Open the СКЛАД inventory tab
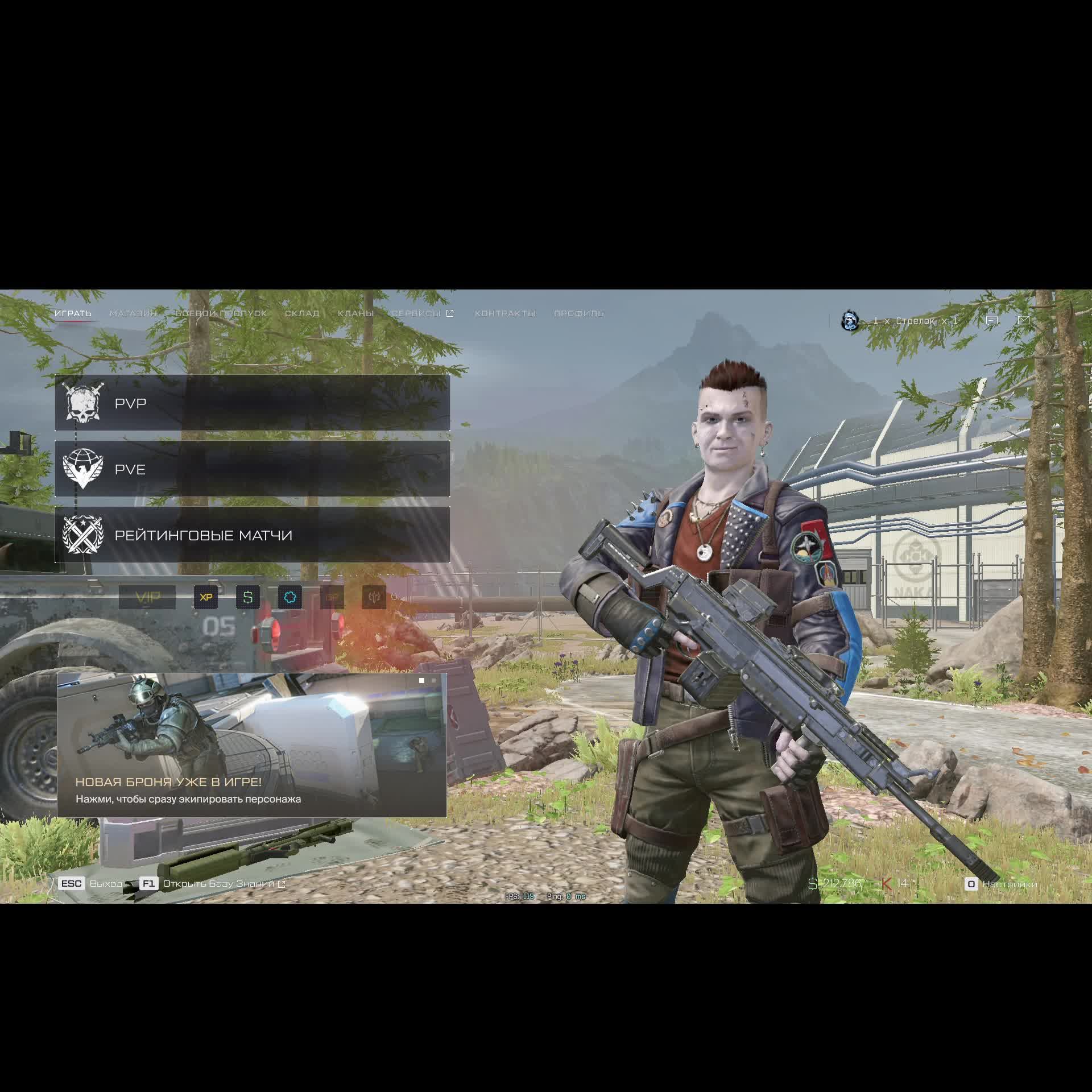The image size is (1092, 1092). coord(302,313)
